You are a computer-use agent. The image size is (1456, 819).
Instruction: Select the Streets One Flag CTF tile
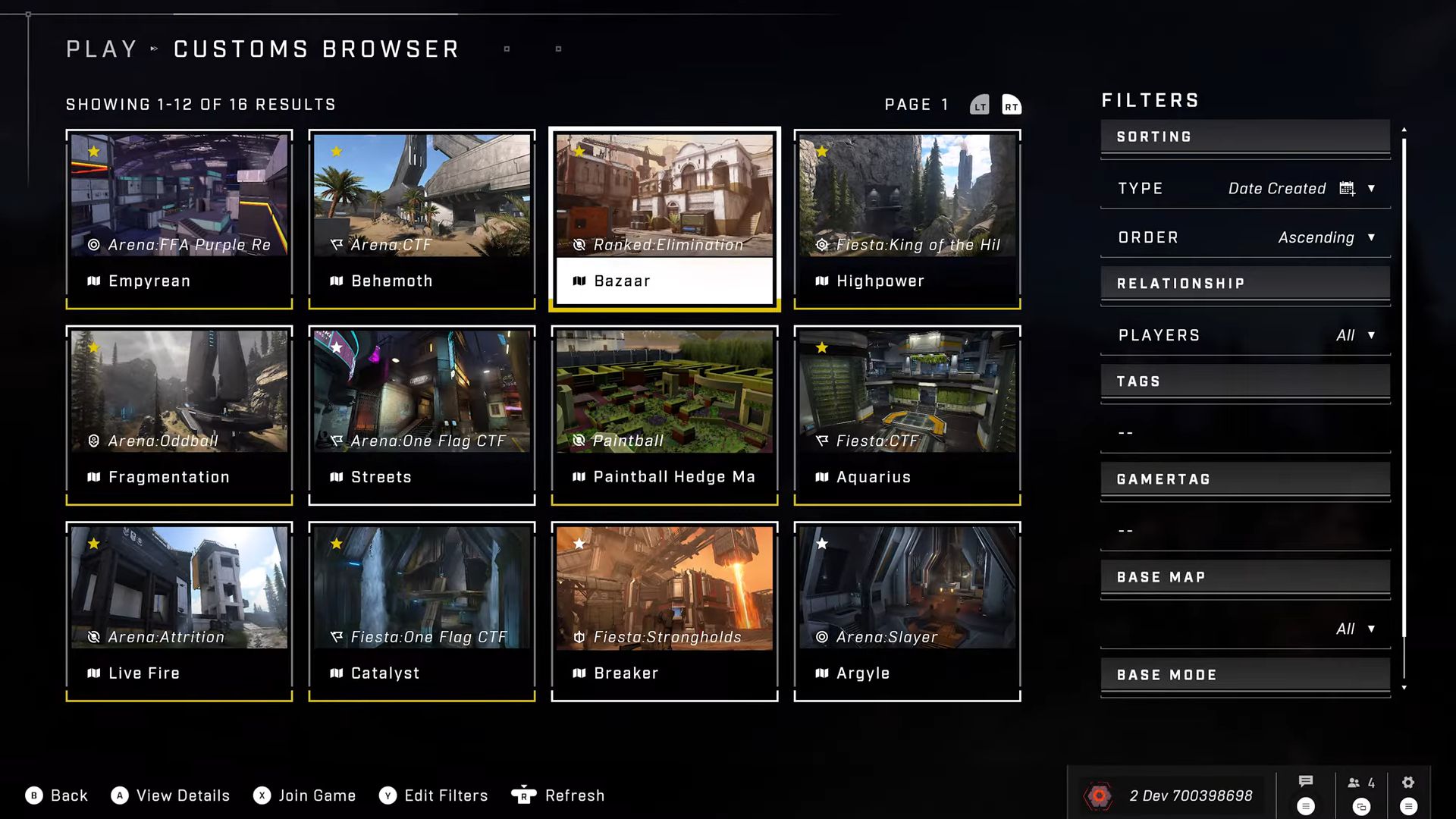point(422,415)
